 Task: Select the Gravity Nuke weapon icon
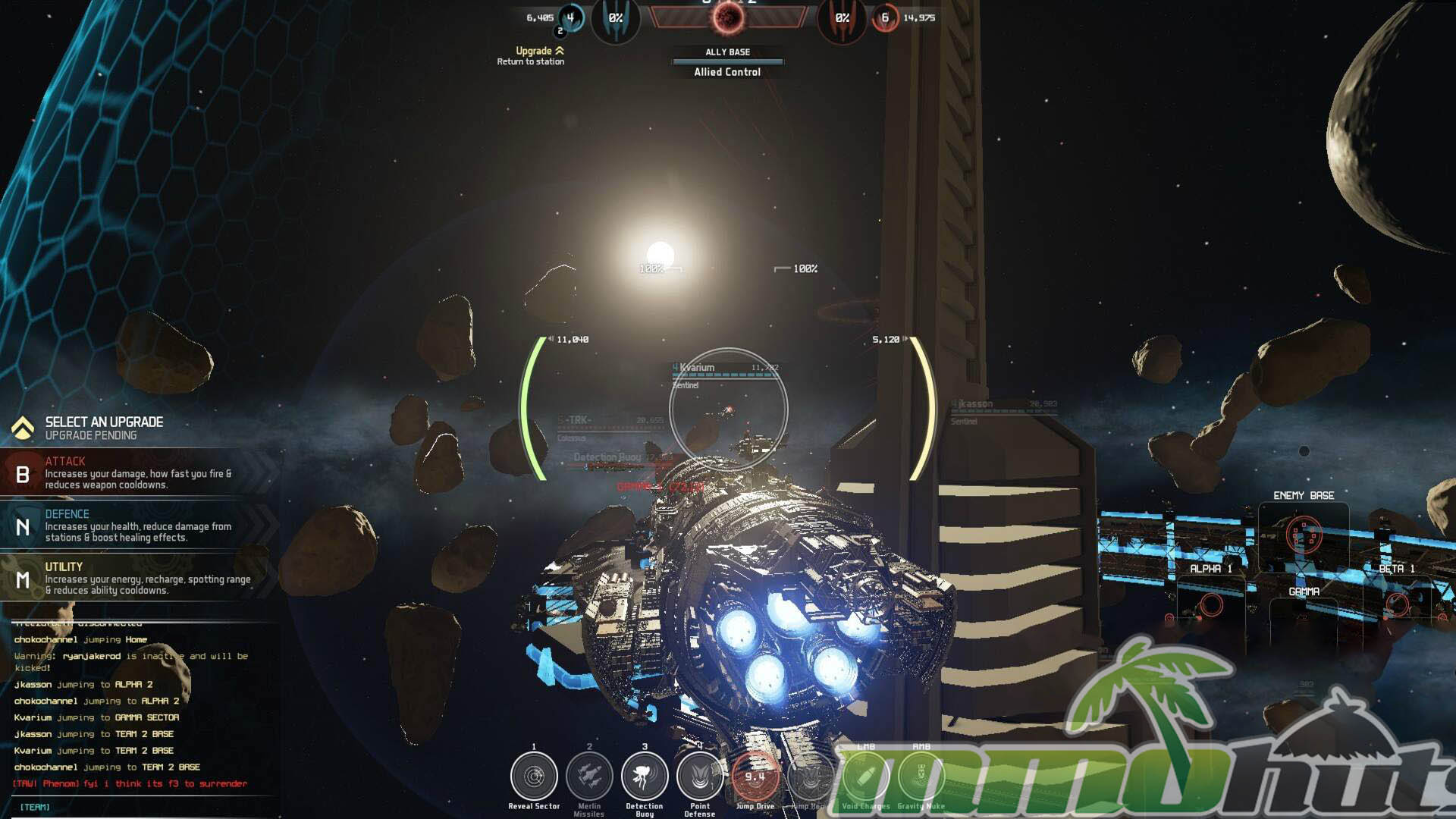pyautogui.click(x=921, y=777)
